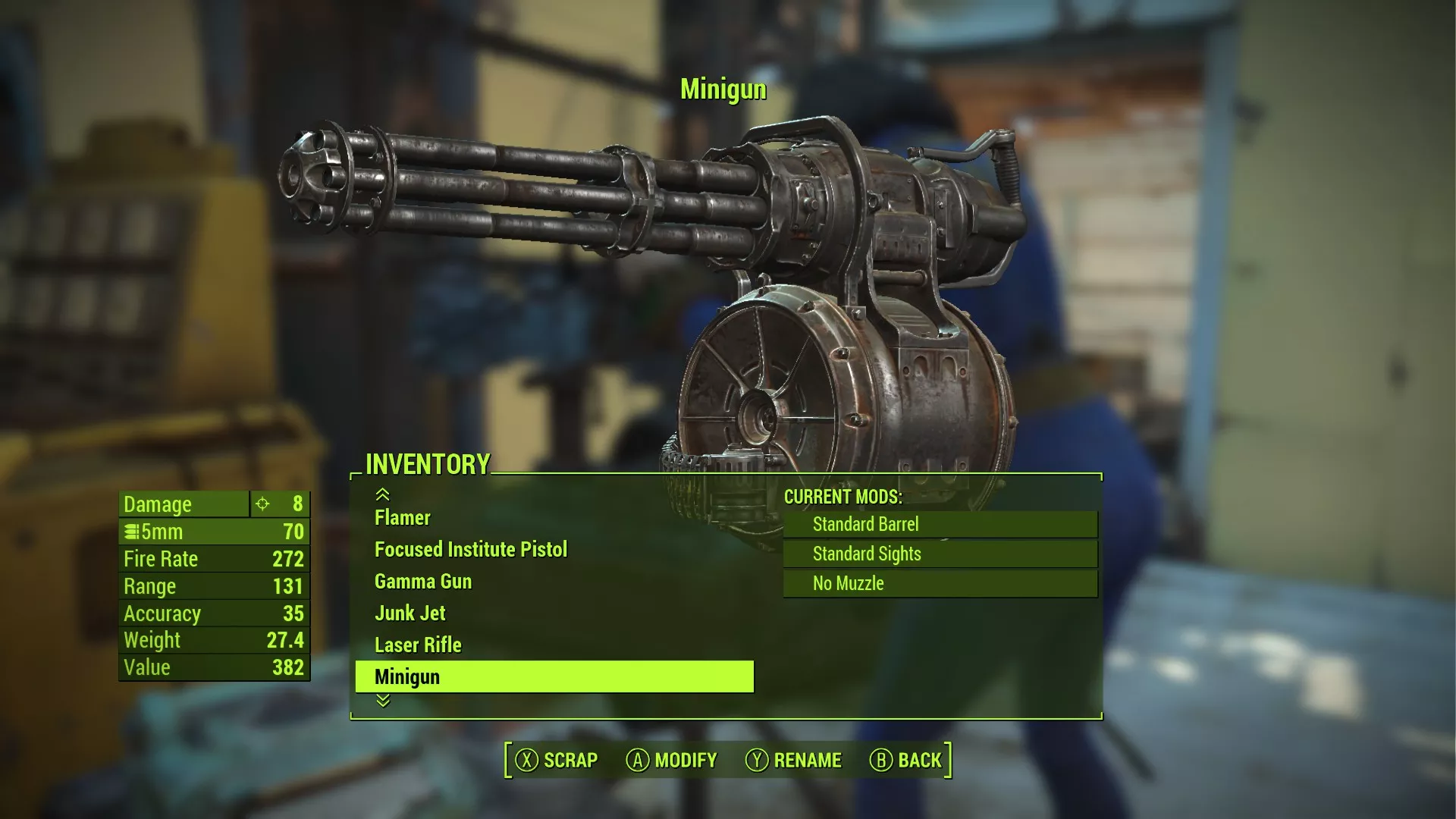1456x819 pixels.
Task: Choose the Focused Institute Pistol entry
Action: pos(470,550)
